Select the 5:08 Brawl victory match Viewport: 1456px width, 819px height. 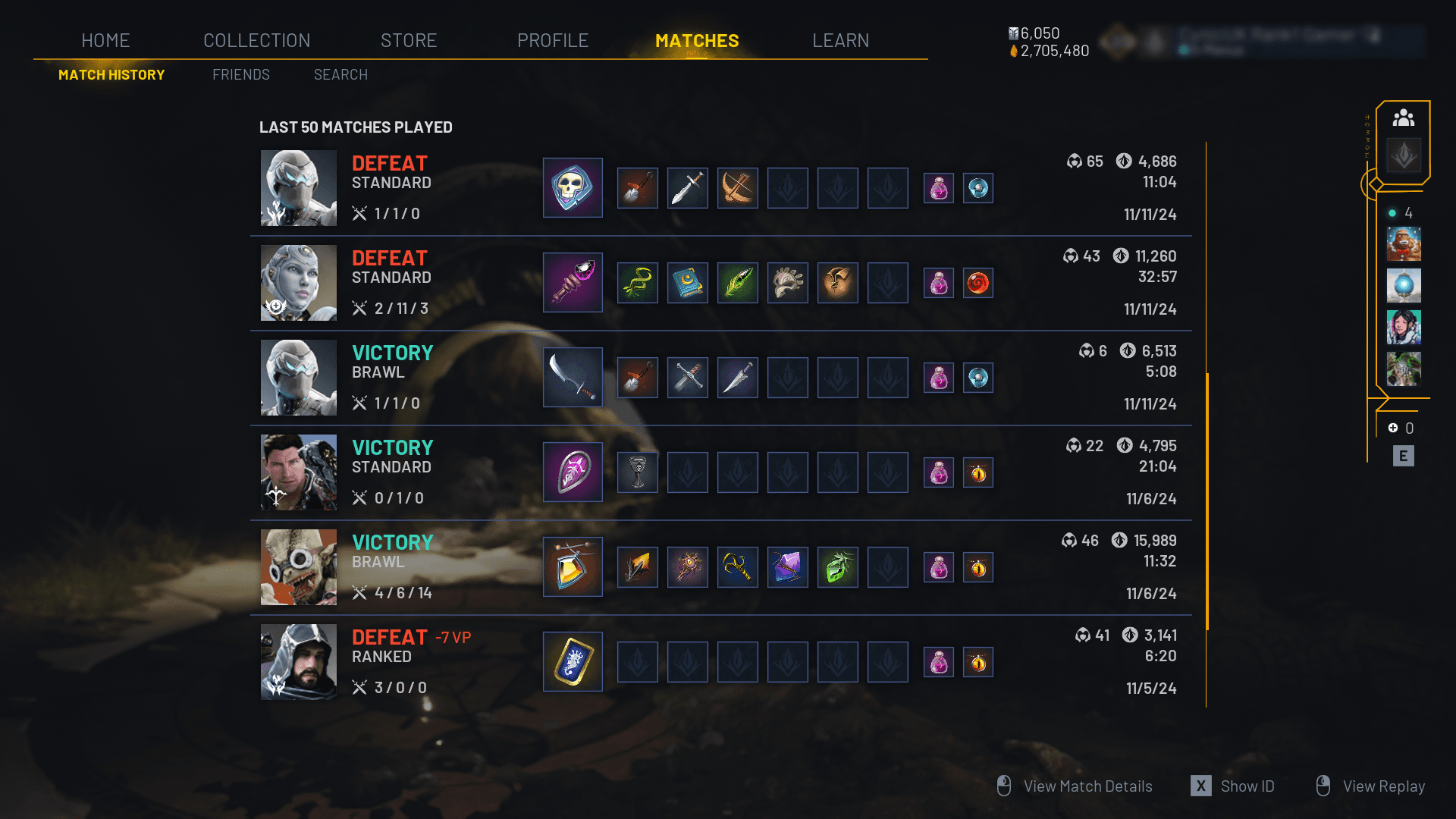point(720,378)
